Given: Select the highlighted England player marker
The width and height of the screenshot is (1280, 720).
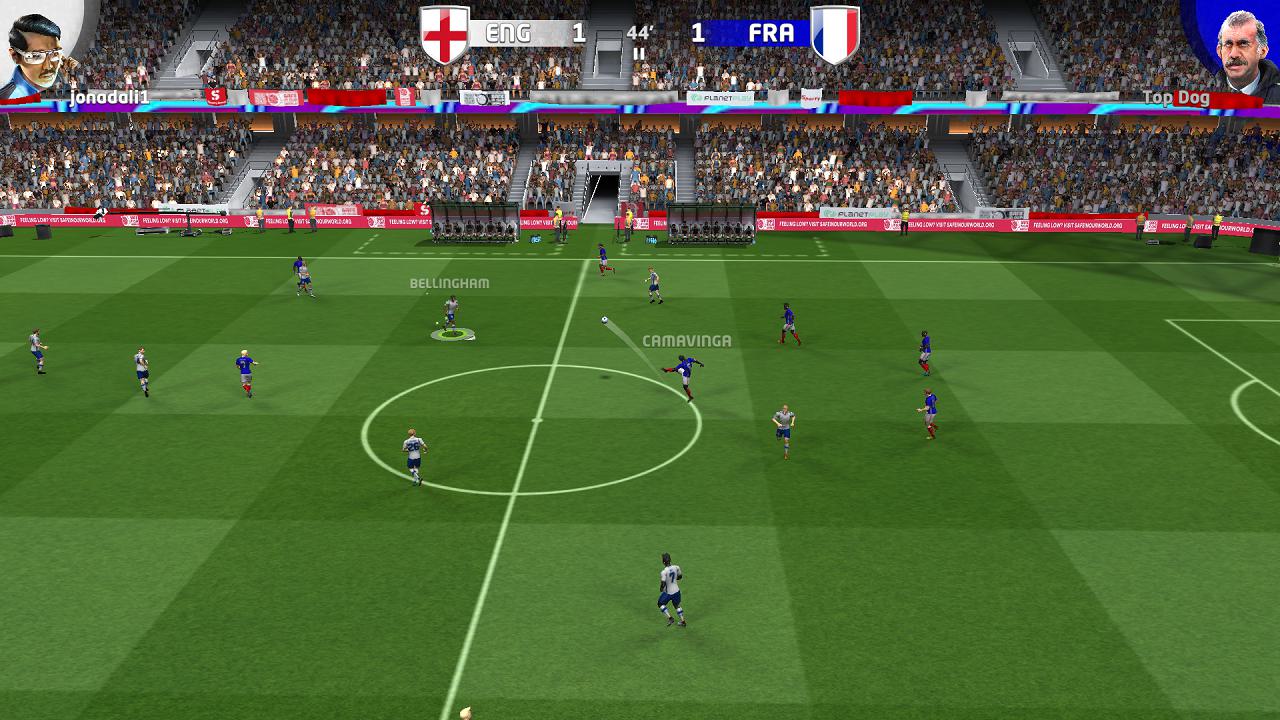Looking at the screenshot, I should pyautogui.click(x=453, y=320).
